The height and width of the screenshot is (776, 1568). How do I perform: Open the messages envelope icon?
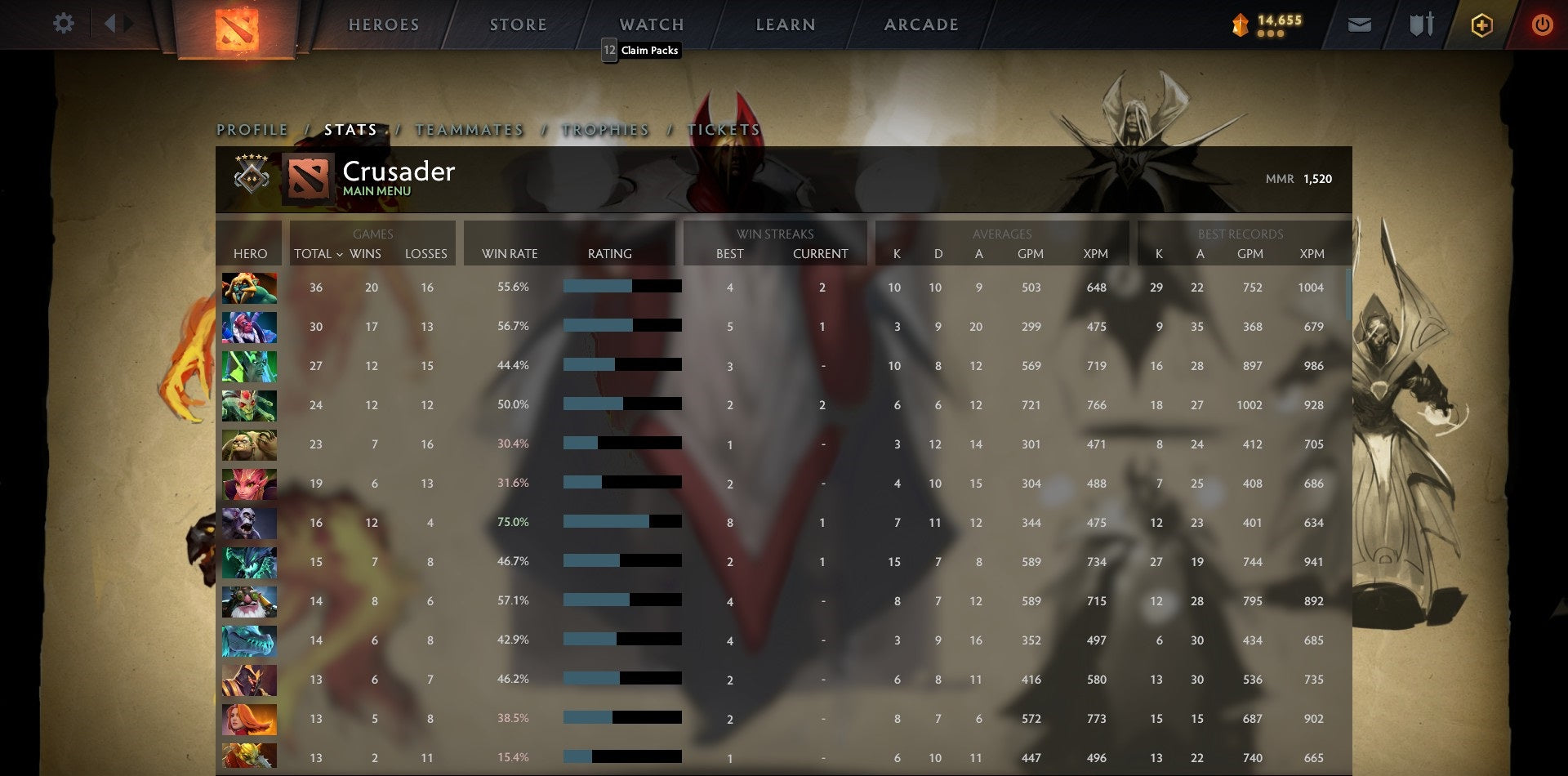1361,25
